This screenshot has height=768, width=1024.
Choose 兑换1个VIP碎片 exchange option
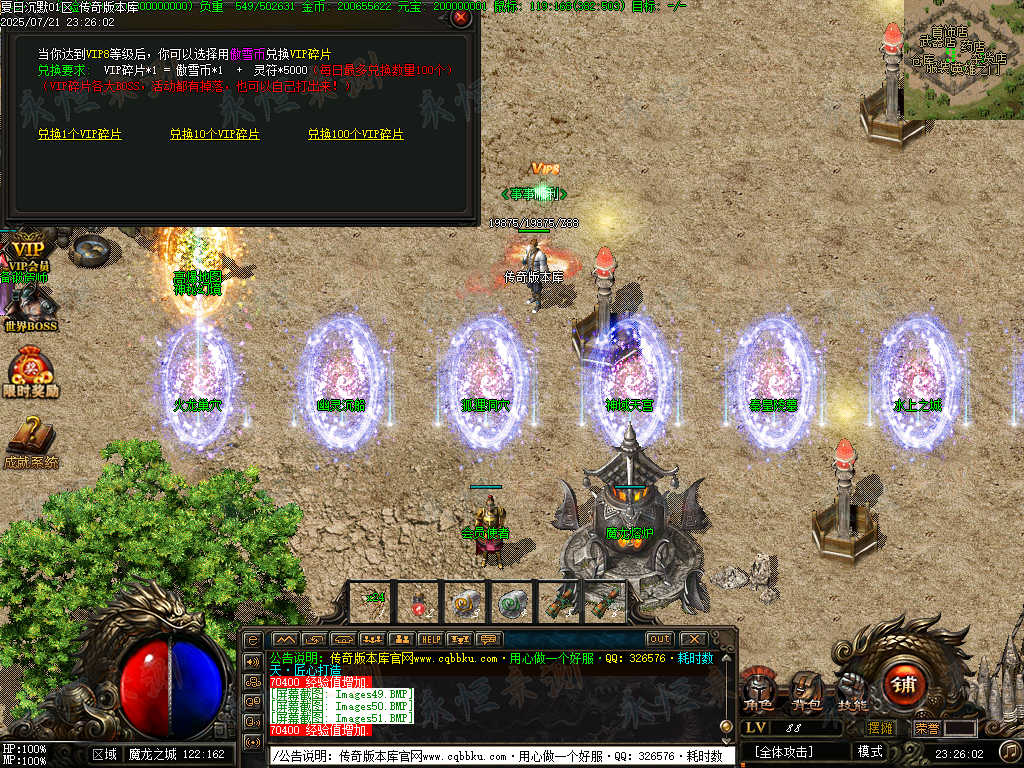pos(81,134)
